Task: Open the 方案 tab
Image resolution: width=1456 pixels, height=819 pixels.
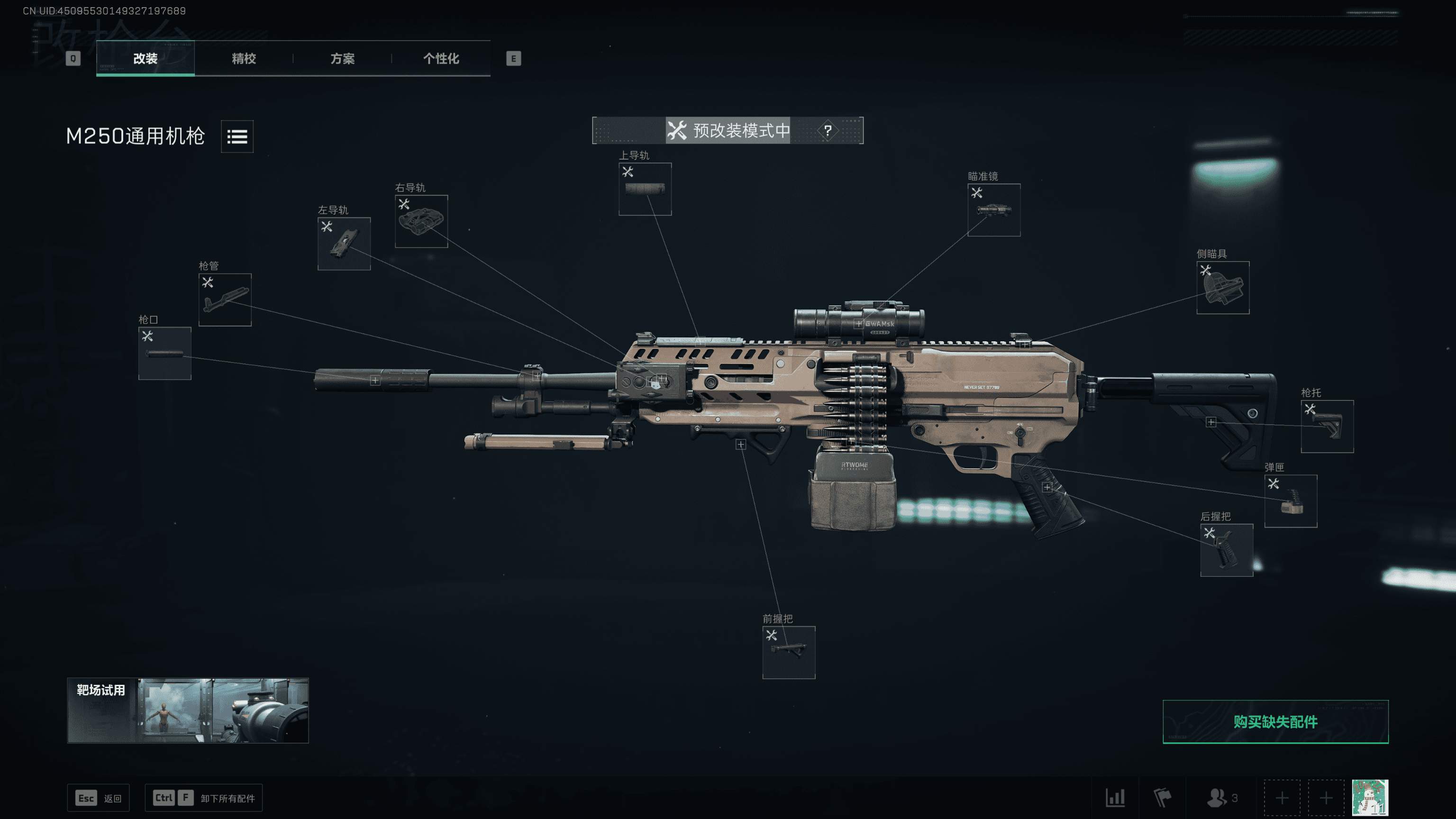Action: [x=342, y=58]
